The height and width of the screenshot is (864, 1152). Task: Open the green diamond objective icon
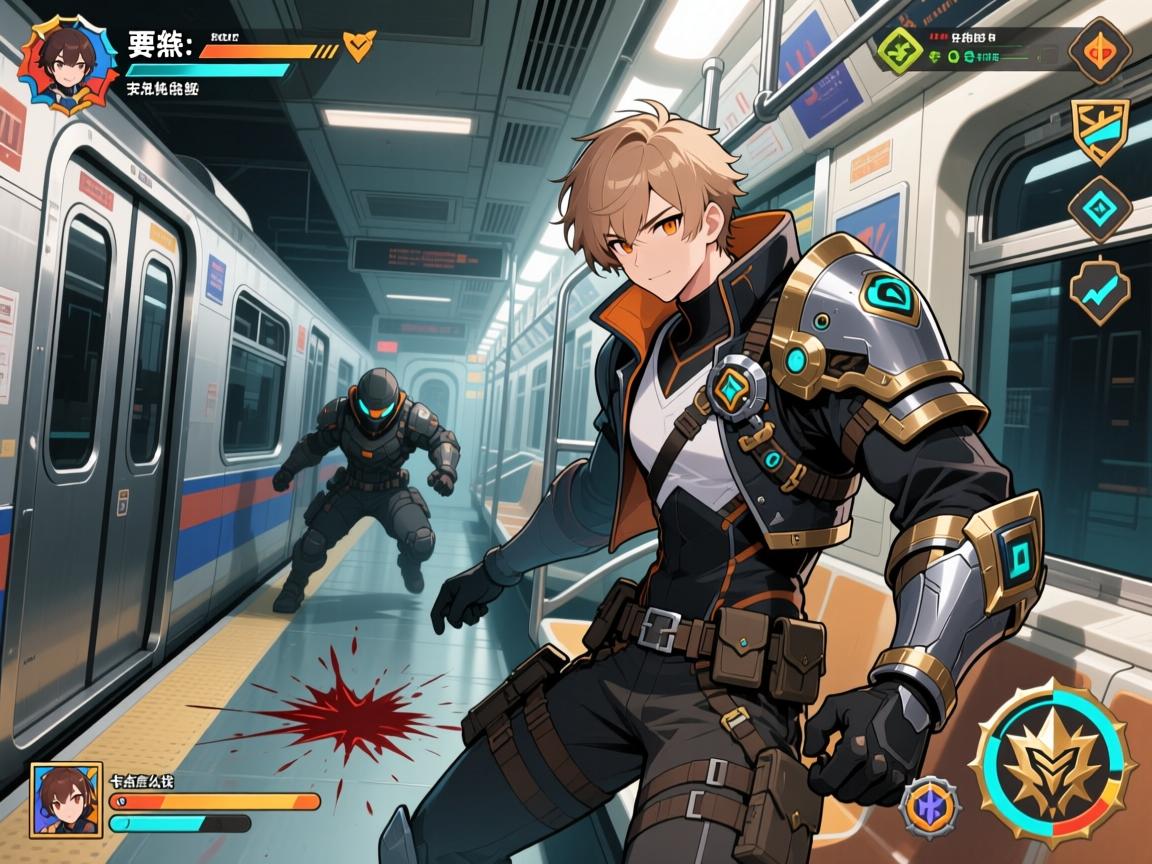pos(899,47)
